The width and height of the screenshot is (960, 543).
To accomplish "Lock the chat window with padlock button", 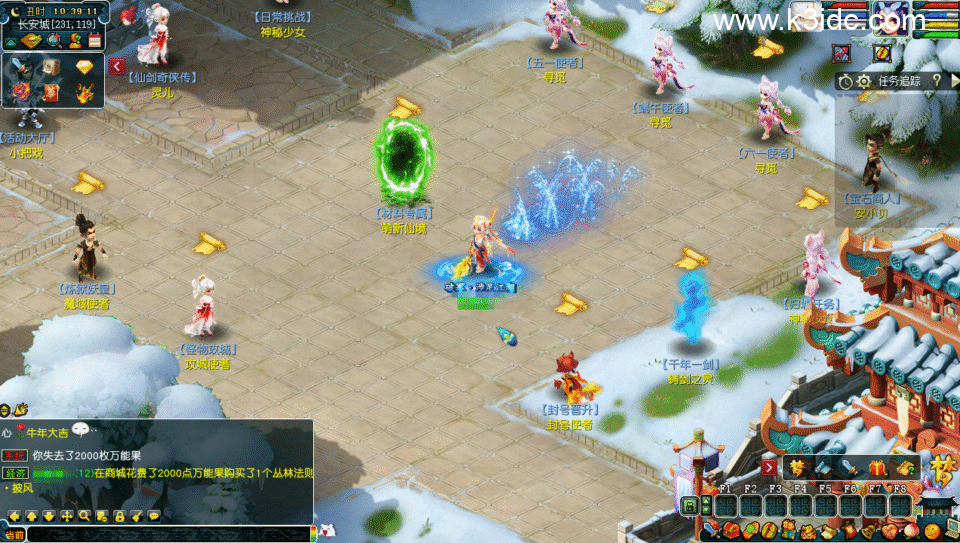I will click(x=119, y=516).
